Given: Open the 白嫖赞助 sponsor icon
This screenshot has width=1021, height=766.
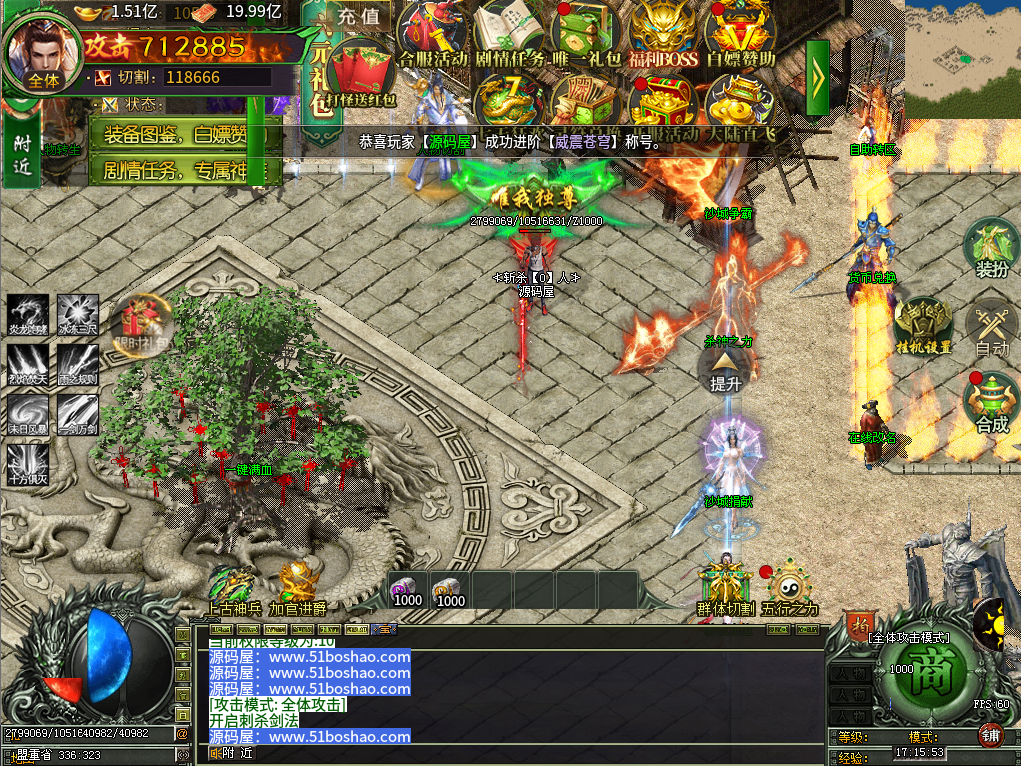Looking at the screenshot, I should tap(740, 32).
